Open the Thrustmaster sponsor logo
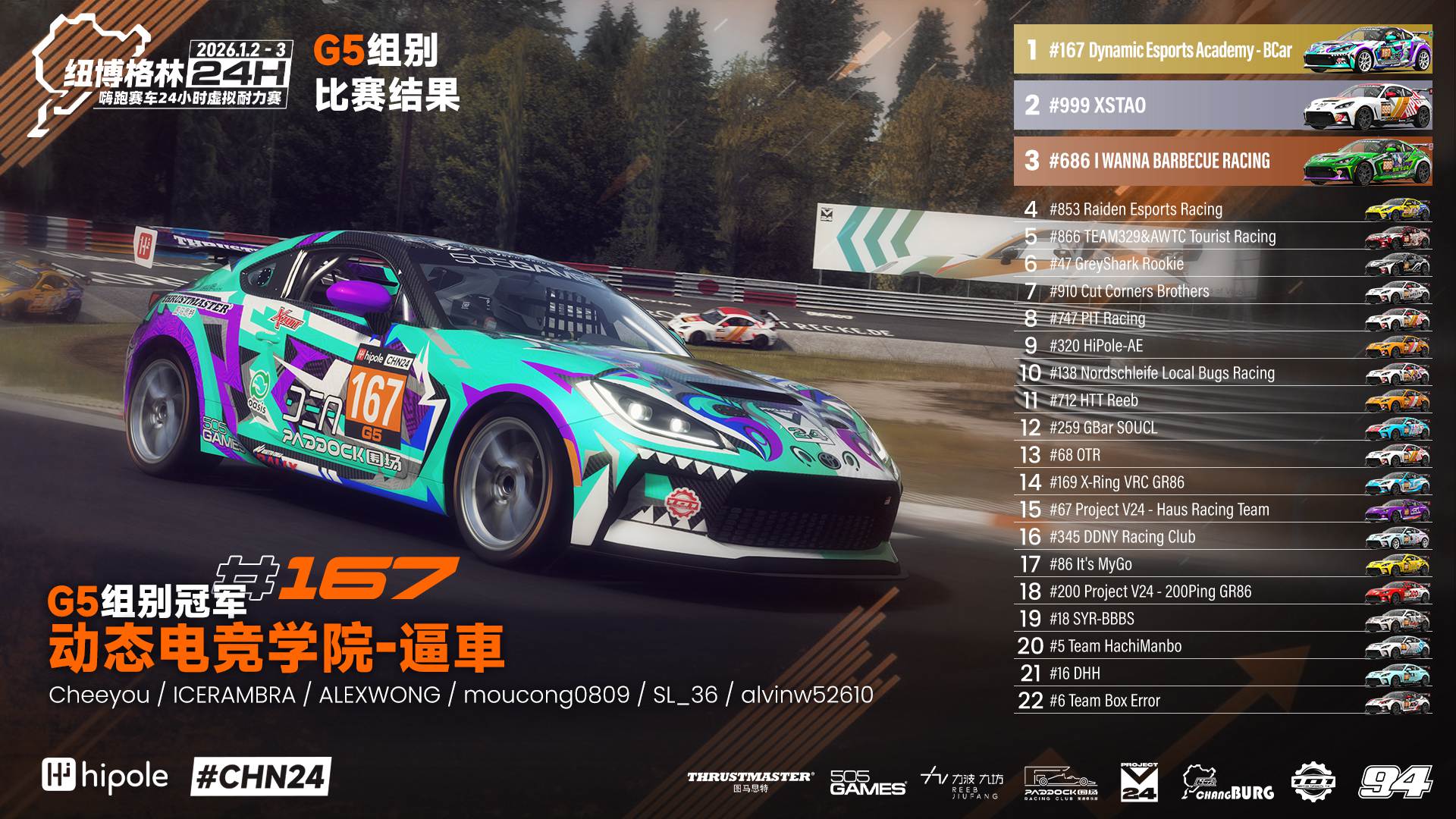 pyautogui.click(x=750, y=781)
